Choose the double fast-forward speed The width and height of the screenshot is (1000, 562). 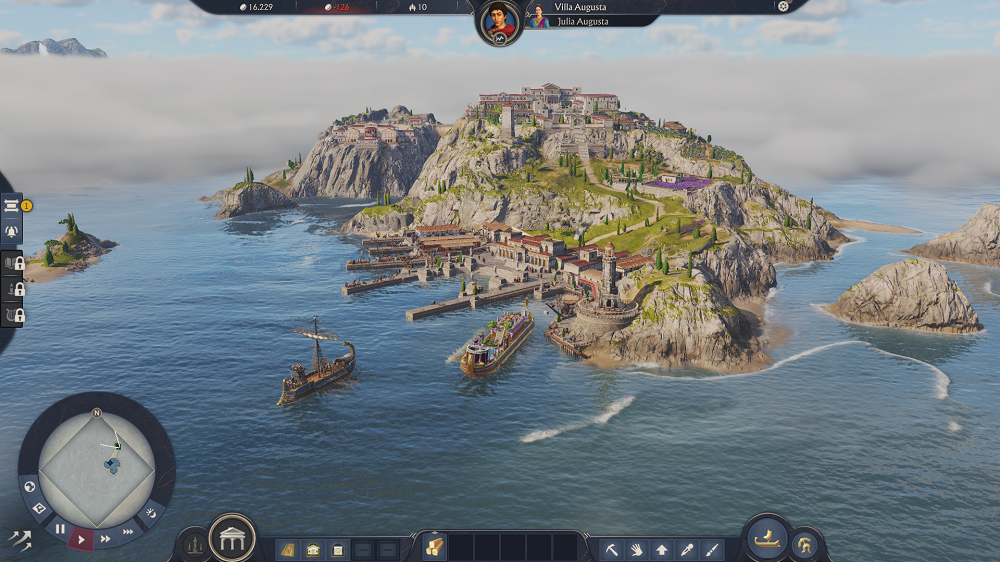coord(105,539)
